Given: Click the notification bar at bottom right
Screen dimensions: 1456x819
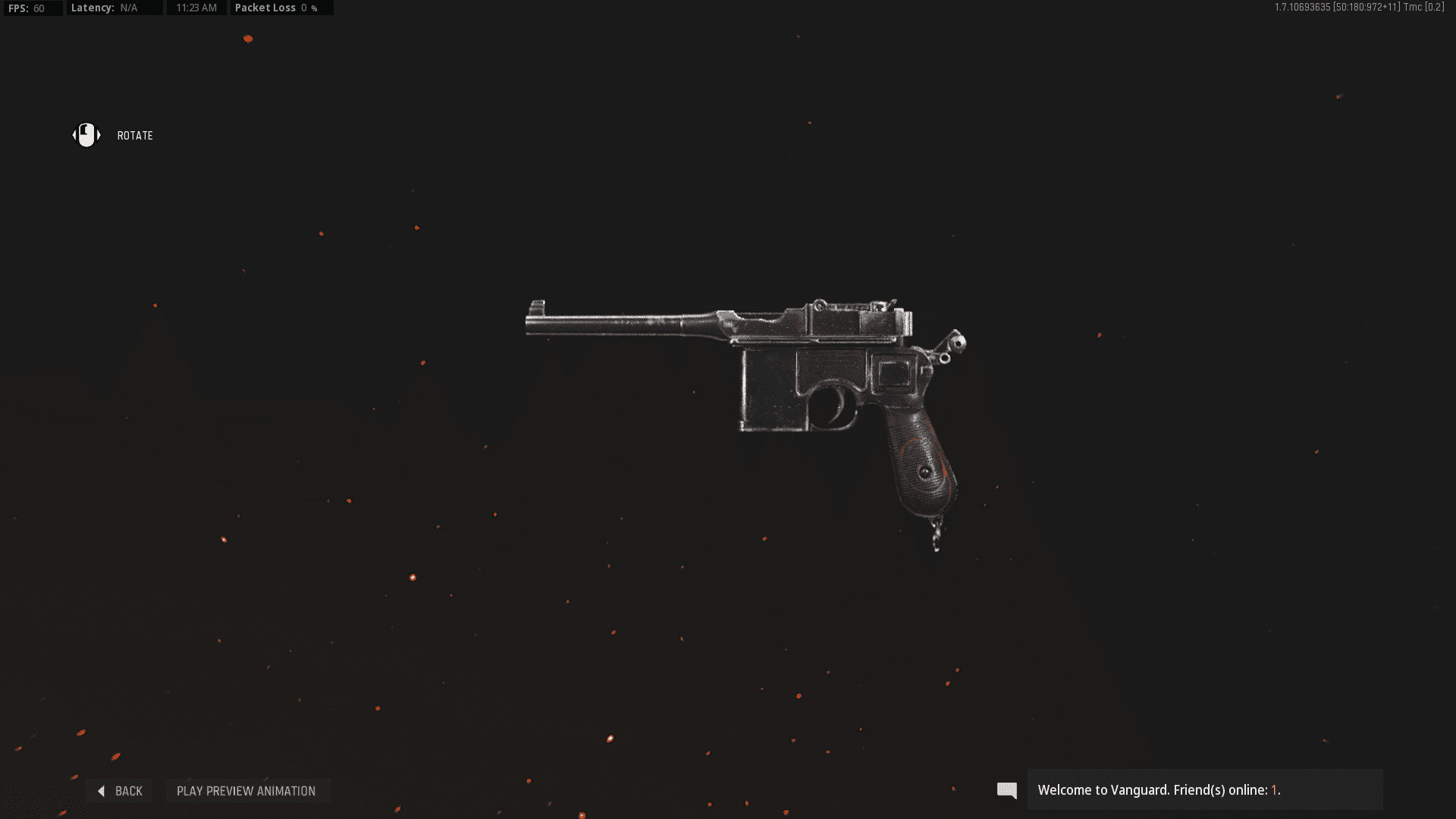Looking at the screenshot, I should tap(1206, 789).
